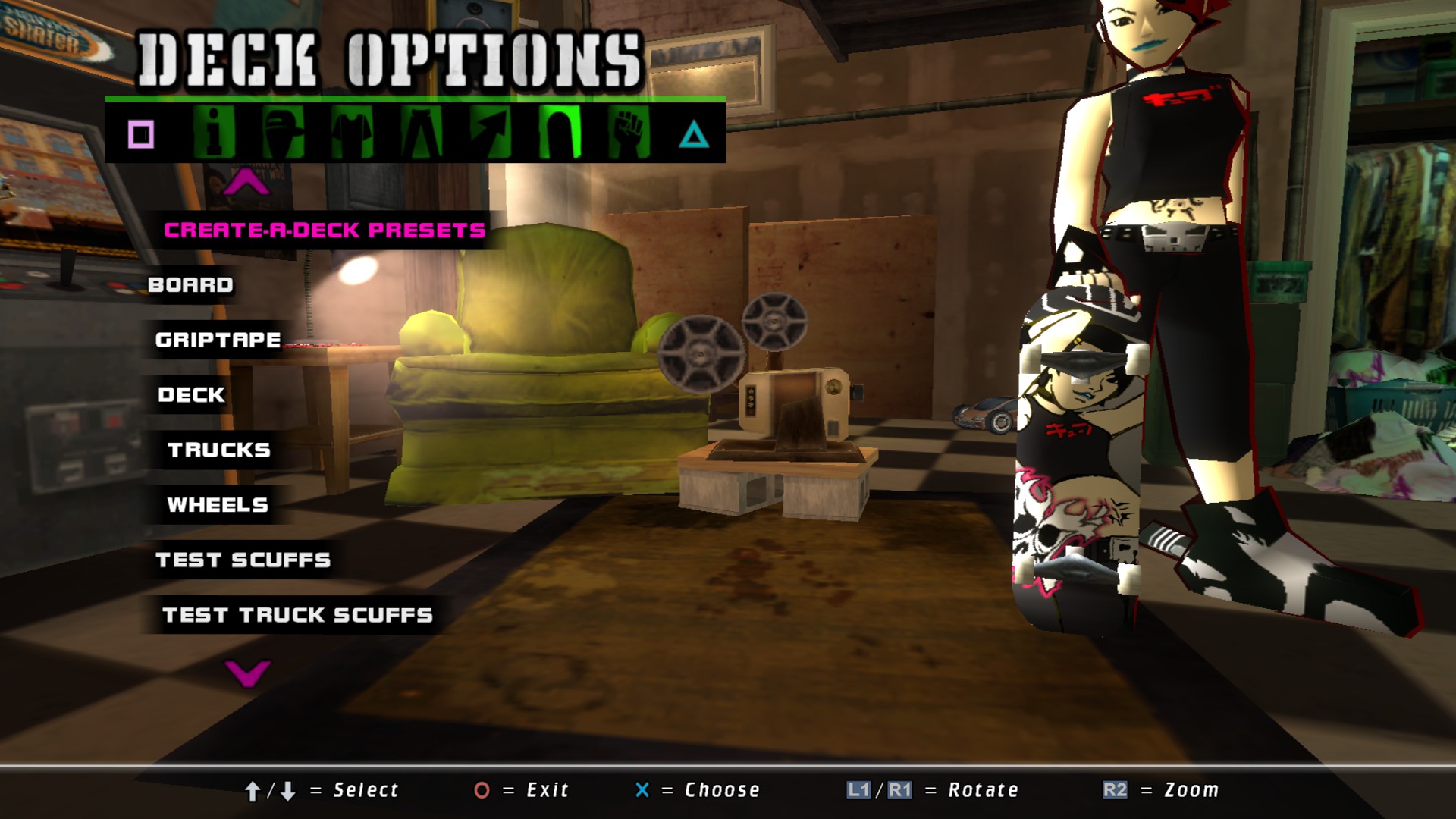Select the arrow icon tab
Image resolution: width=1456 pixels, height=819 pixels.
click(491, 133)
